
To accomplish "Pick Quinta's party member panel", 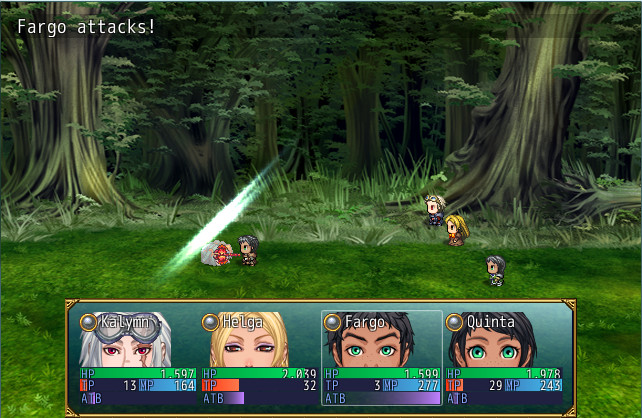I will [504, 358].
